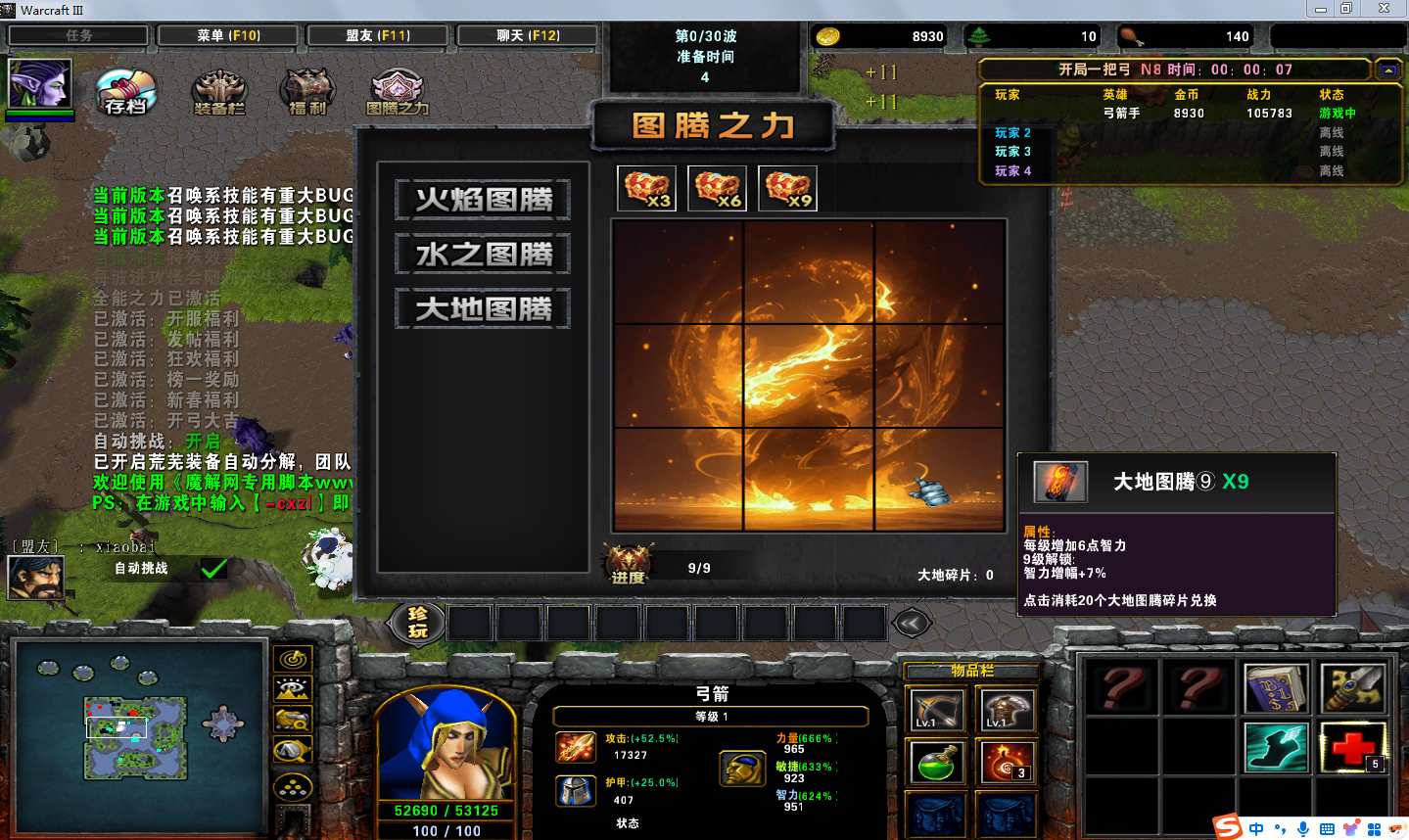Claim the X6 treasure chest reward
This screenshot has width=1409, height=840.
pos(717,188)
